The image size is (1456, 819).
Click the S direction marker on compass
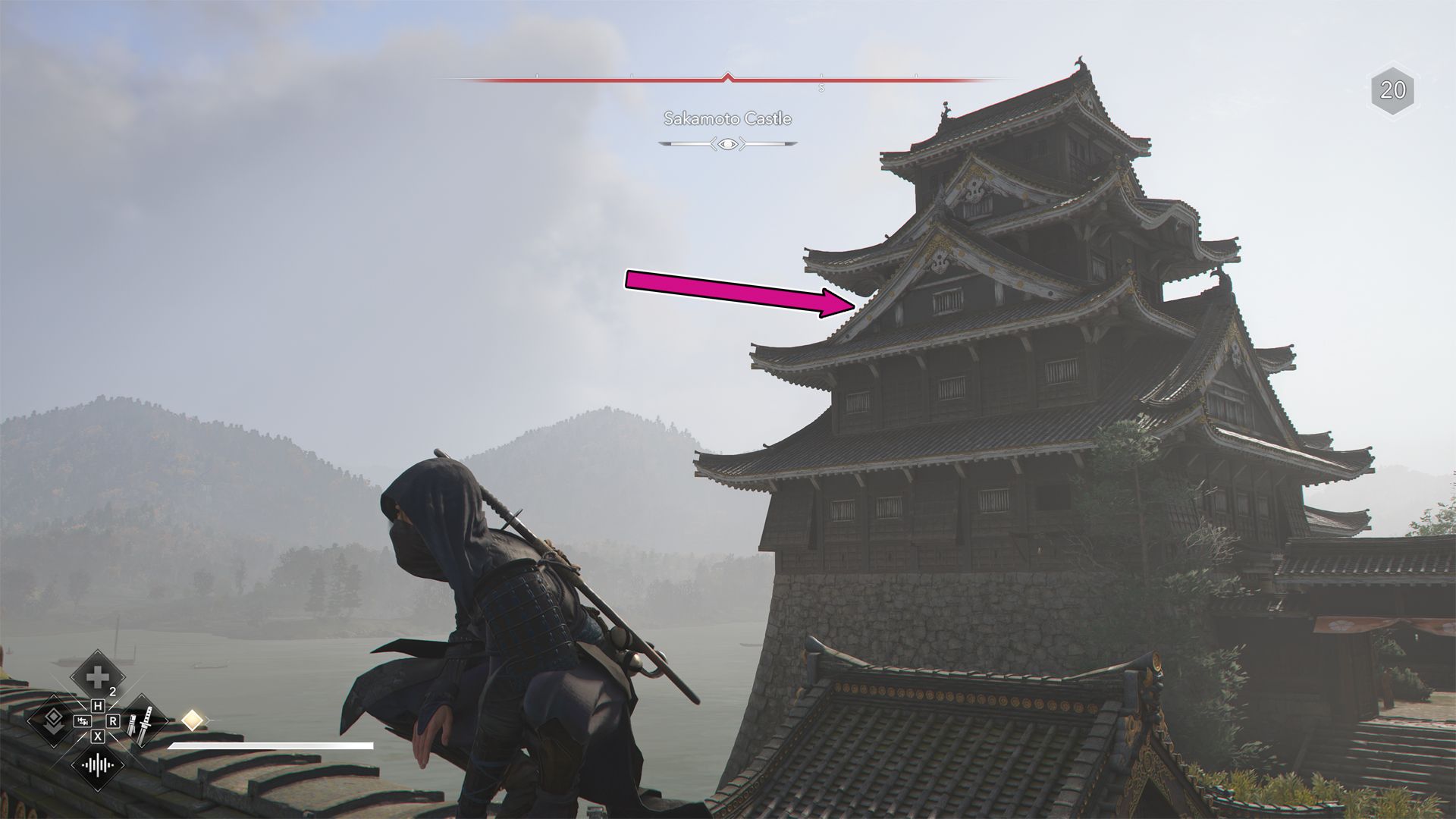click(x=821, y=89)
